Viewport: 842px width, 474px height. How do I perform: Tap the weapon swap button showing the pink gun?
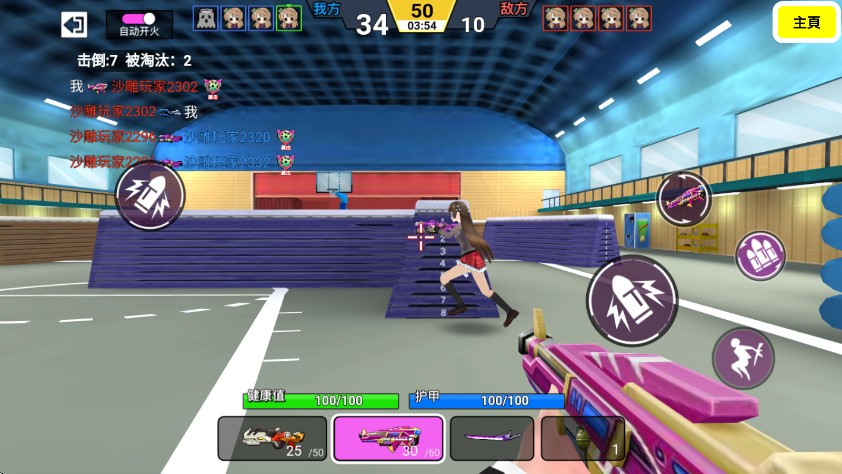(x=684, y=198)
